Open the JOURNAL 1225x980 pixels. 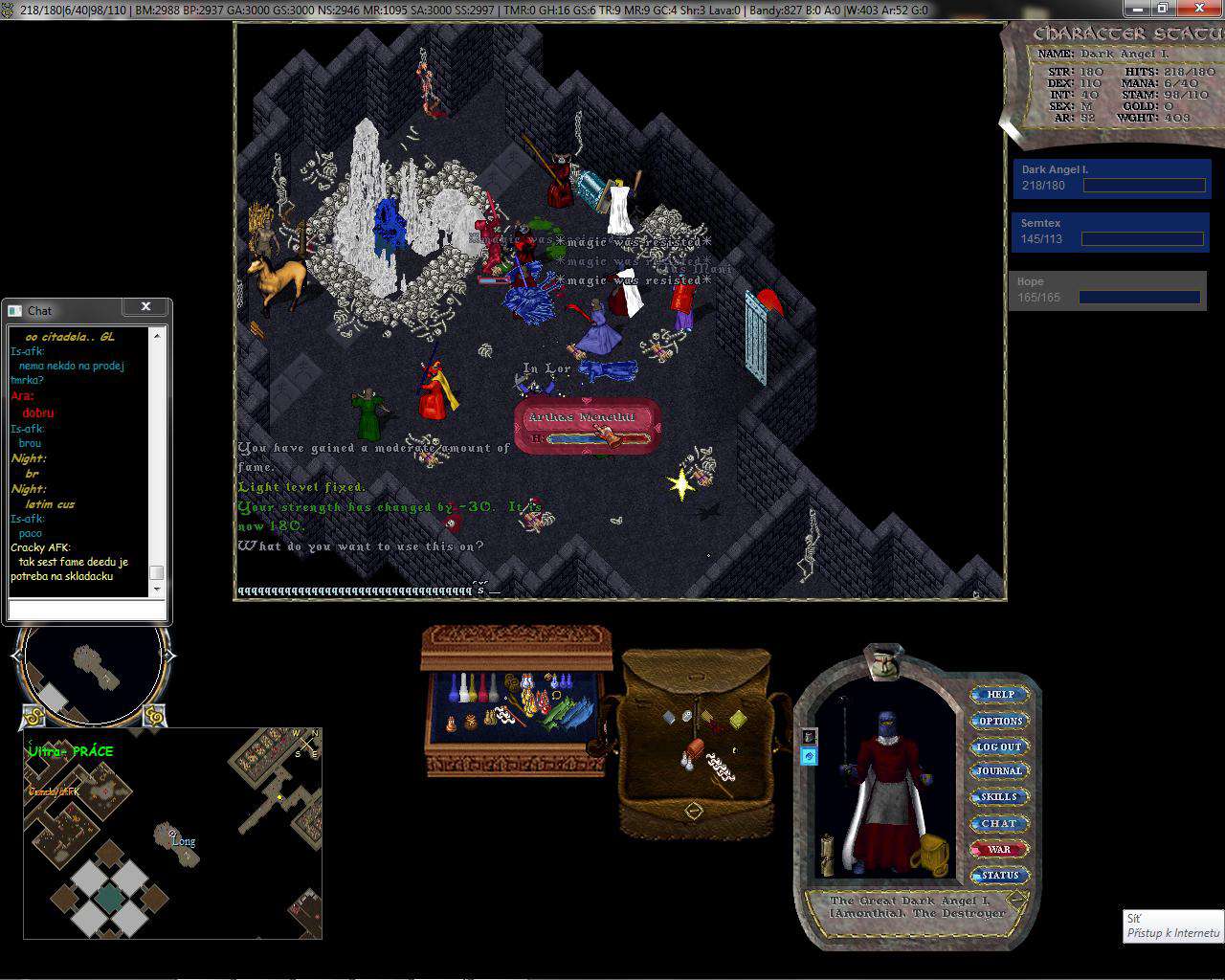(999, 770)
